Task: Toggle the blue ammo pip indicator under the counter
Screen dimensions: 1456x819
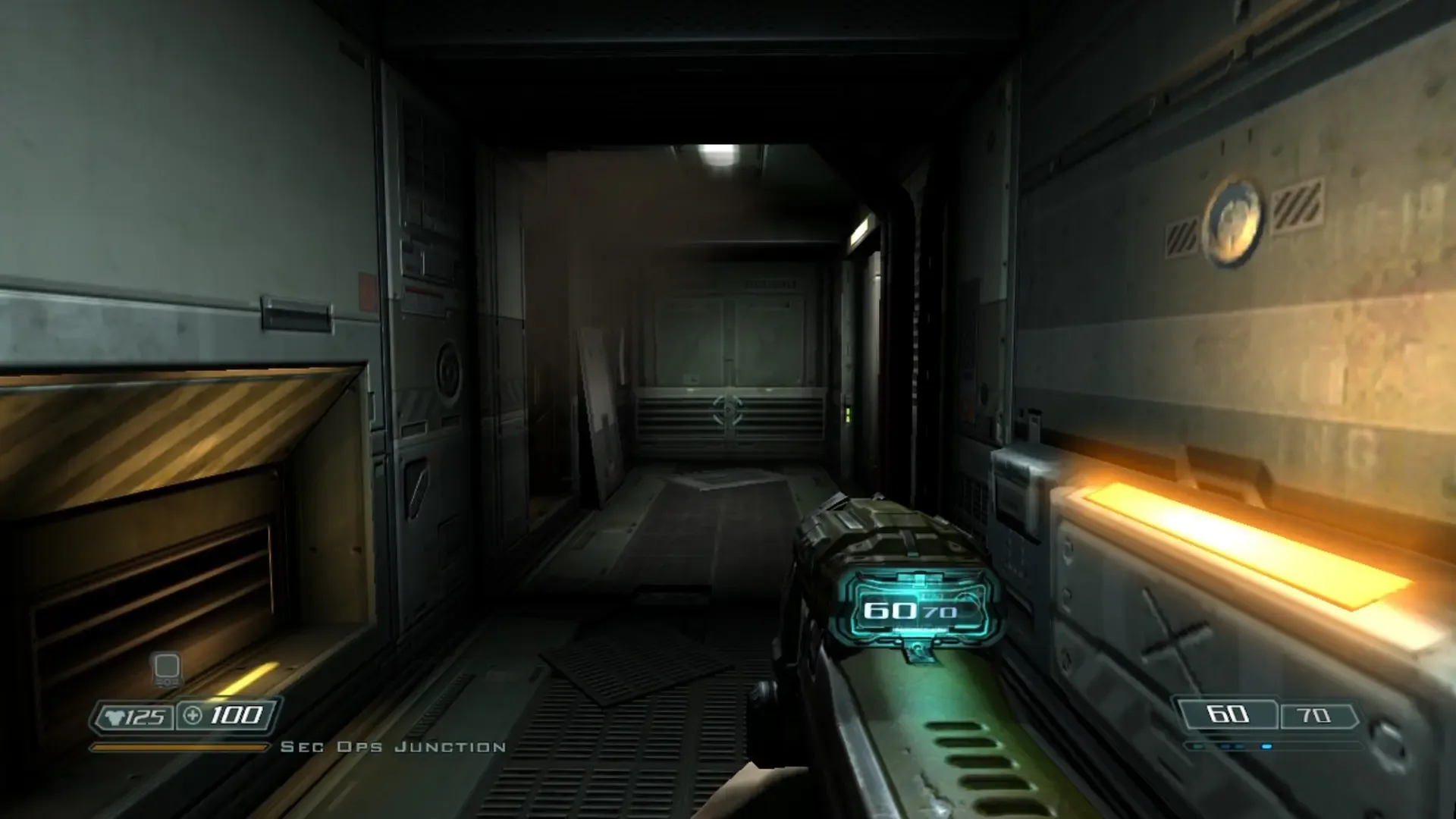Action: click(1266, 746)
